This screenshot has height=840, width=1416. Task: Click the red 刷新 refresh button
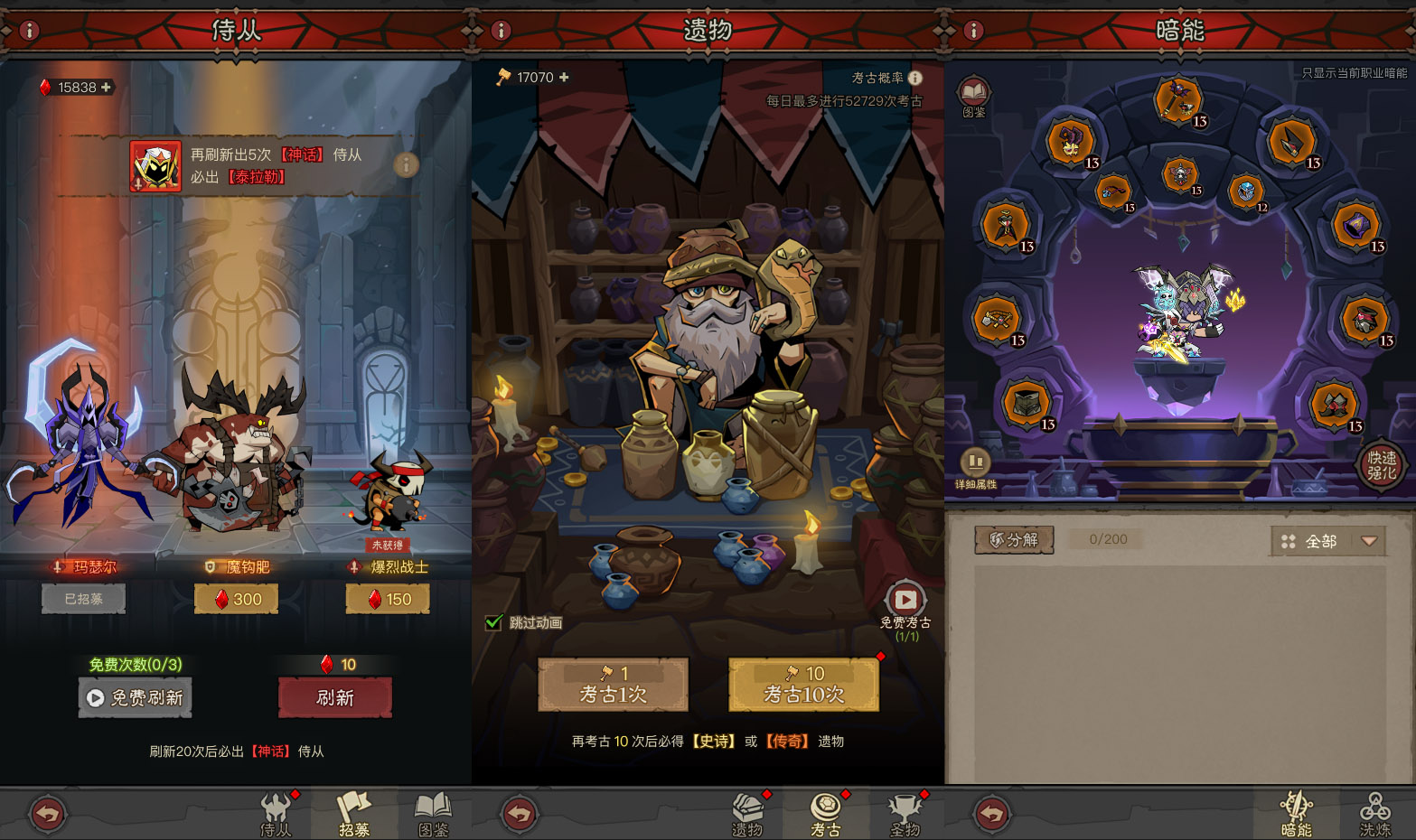click(334, 698)
